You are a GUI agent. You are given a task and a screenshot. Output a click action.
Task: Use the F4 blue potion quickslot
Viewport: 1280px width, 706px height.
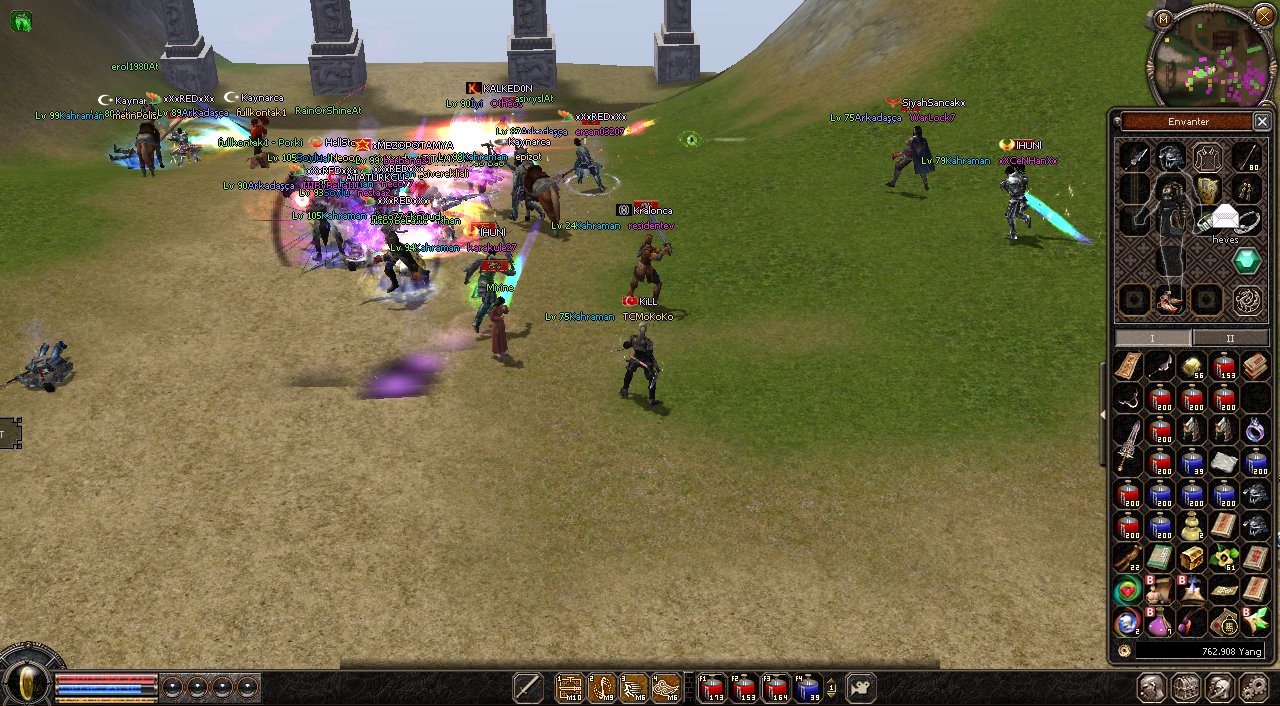(807, 688)
